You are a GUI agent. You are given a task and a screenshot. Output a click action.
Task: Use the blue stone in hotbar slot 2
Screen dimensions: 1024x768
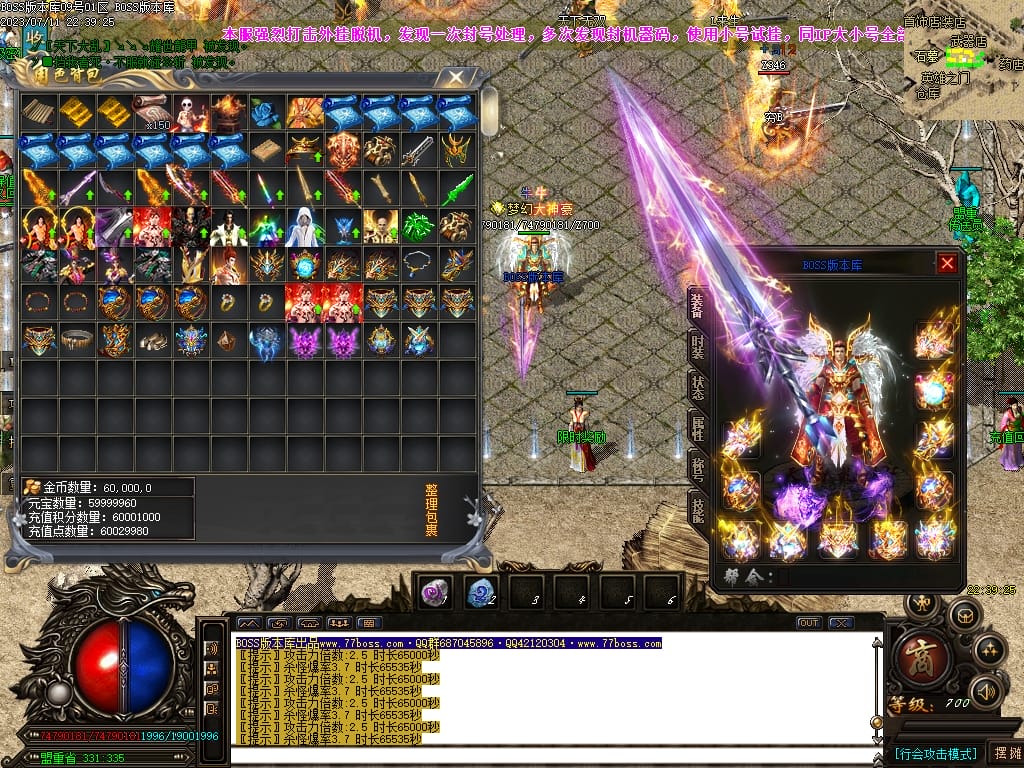point(482,591)
